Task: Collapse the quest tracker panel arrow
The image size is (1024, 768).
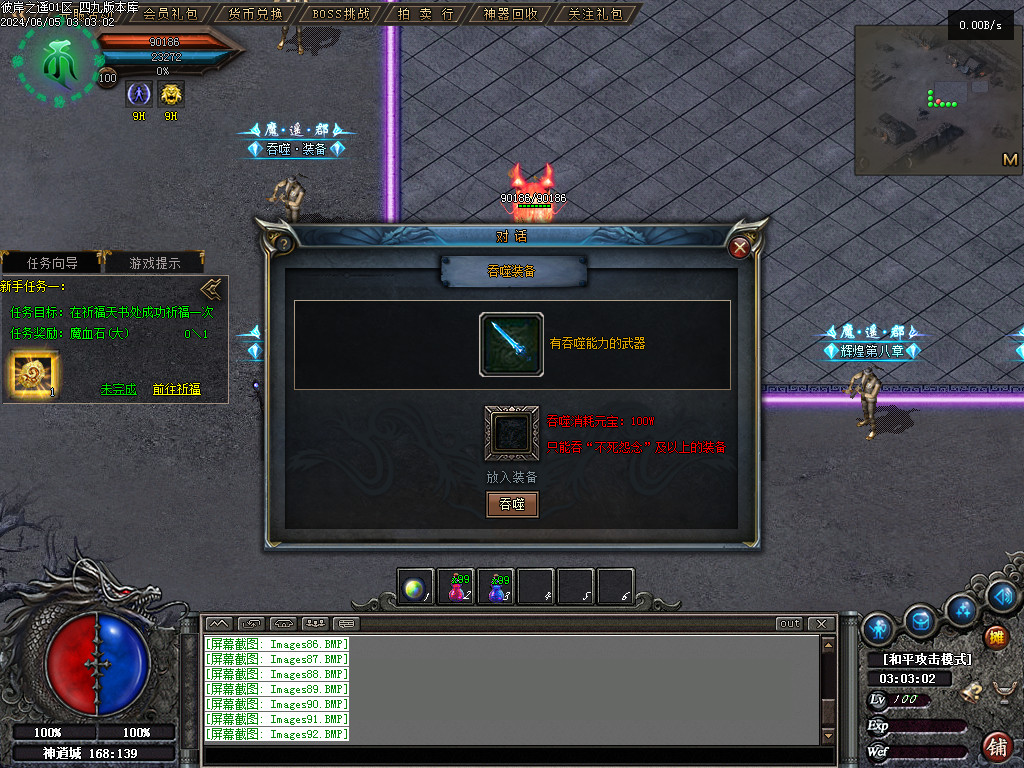Action: [x=211, y=290]
